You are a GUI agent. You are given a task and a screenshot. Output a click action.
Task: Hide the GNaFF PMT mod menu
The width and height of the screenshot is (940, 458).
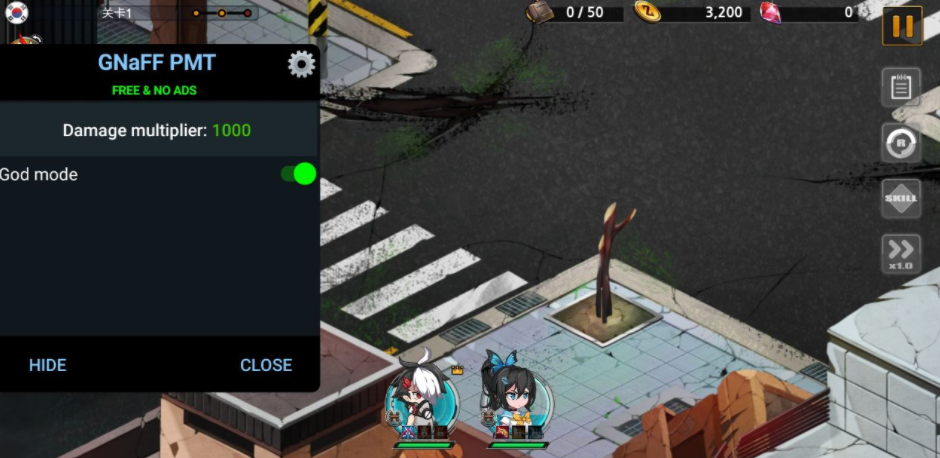47,365
